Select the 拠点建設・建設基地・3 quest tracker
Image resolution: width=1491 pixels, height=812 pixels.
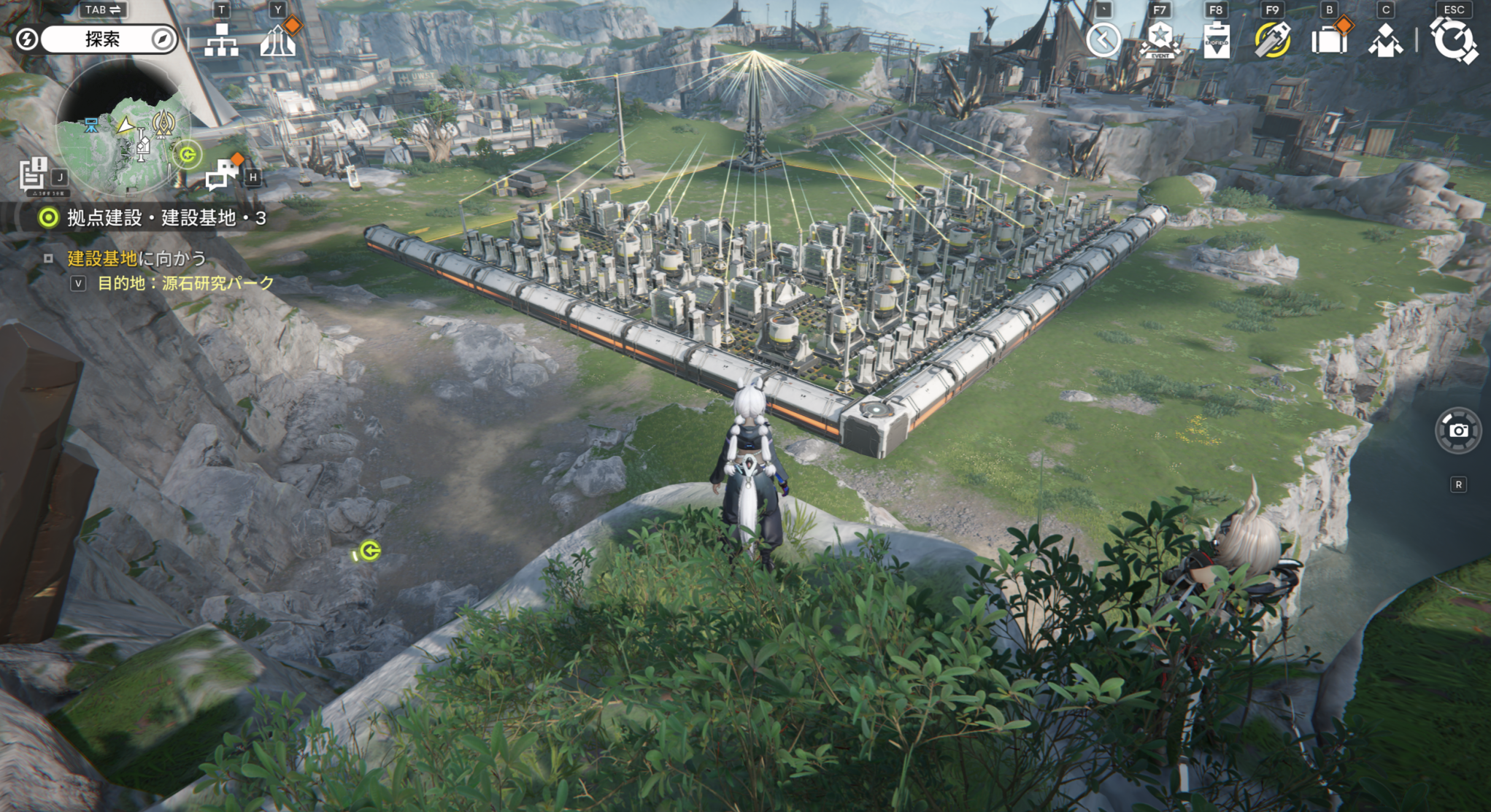click(x=166, y=217)
